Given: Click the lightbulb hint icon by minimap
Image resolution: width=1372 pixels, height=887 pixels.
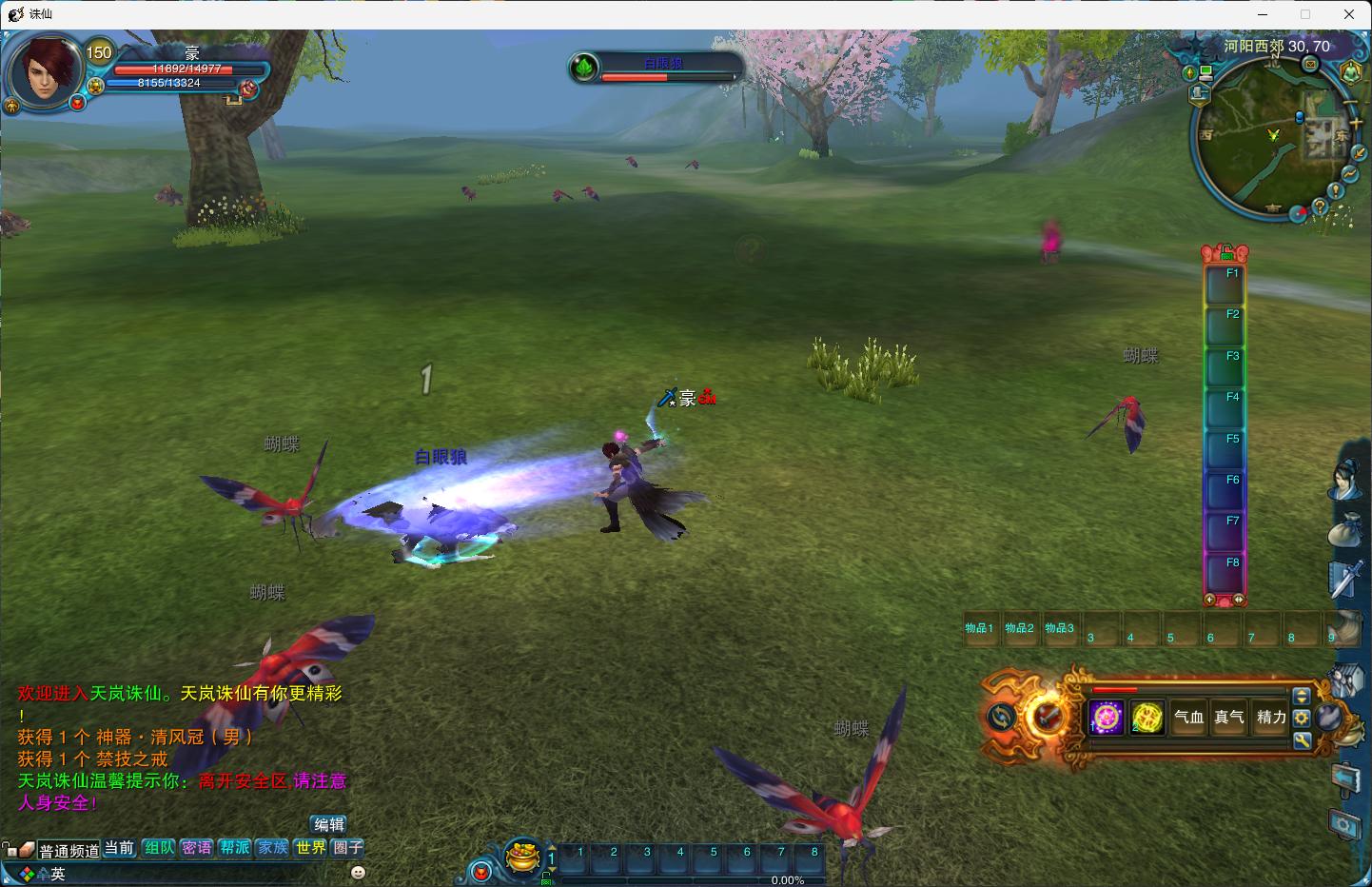Looking at the screenshot, I should 1337,191.
